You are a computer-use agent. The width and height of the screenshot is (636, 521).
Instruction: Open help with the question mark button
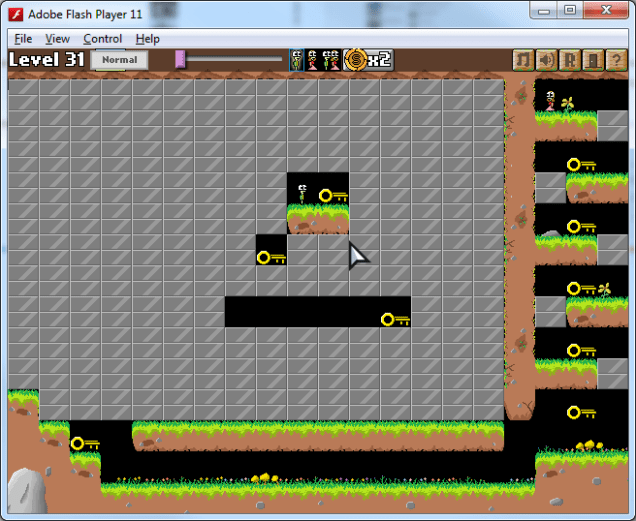(x=616, y=60)
